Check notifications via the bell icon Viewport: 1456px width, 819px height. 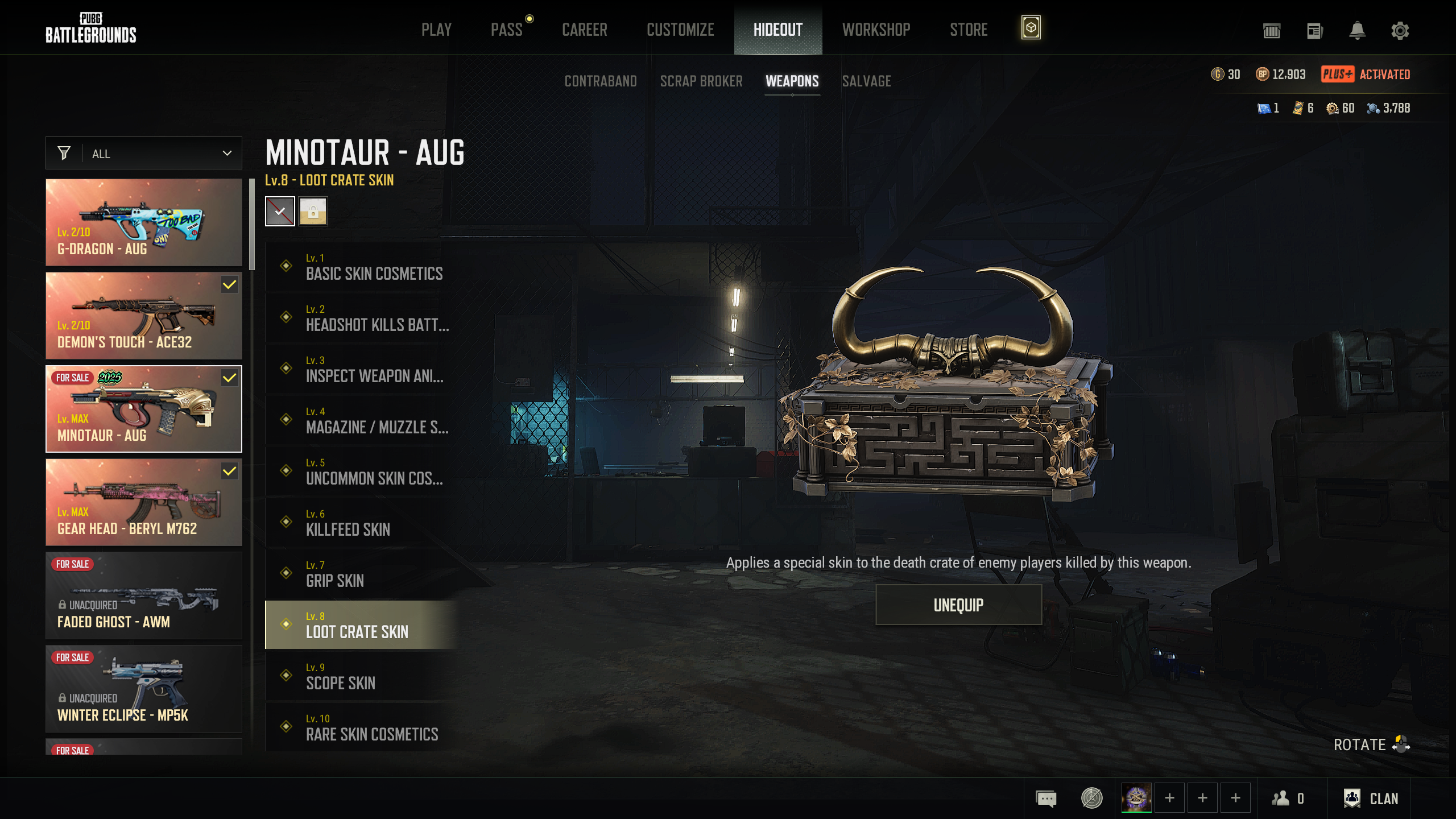[1357, 31]
